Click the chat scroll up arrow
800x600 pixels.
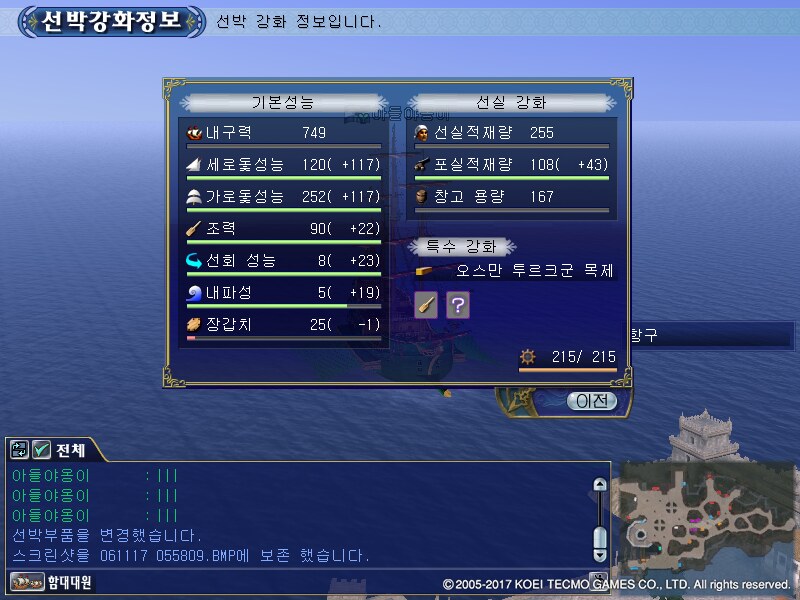click(599, 485)
